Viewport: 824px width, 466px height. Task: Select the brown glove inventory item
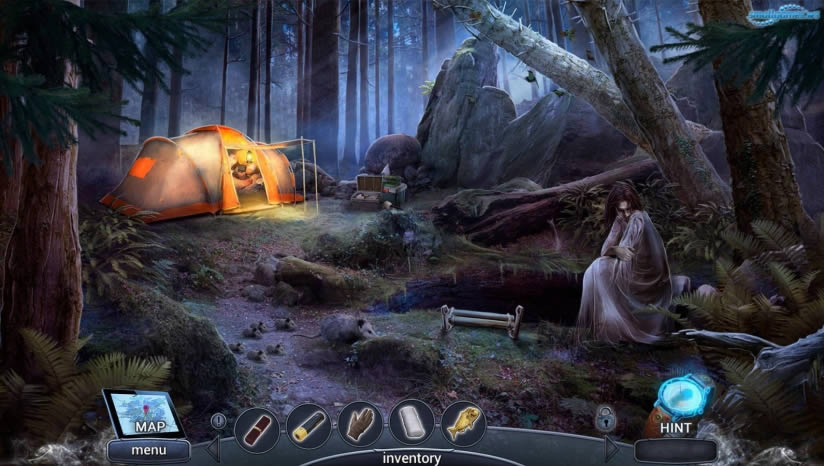360,425
